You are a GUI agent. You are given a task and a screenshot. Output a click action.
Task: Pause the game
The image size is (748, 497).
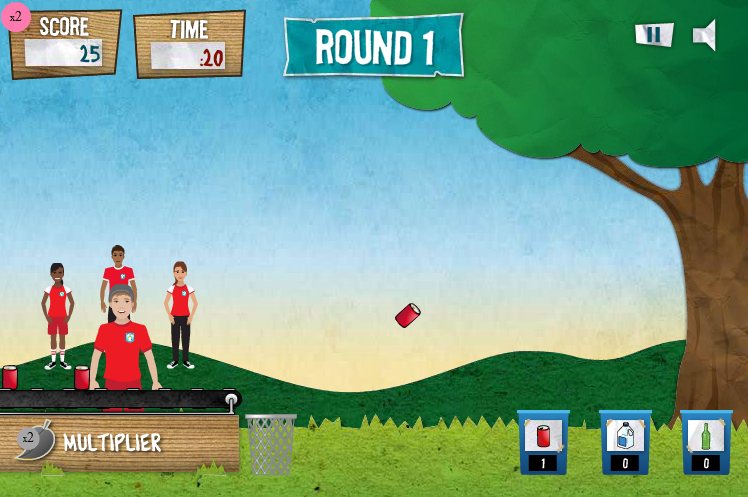(653, 35)
